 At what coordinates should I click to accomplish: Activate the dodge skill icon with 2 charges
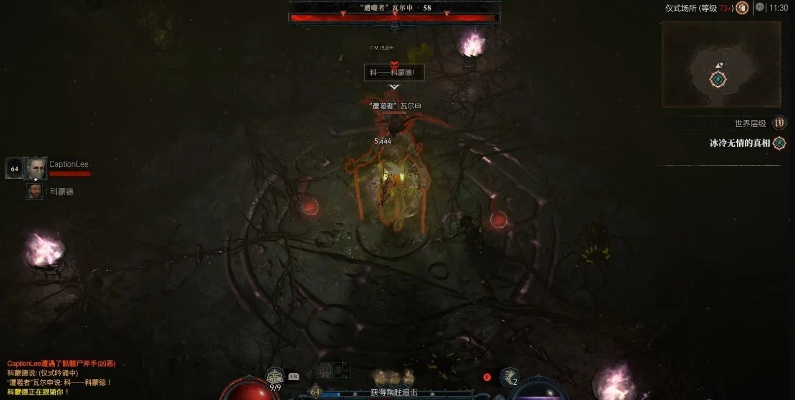click(512, 377)
